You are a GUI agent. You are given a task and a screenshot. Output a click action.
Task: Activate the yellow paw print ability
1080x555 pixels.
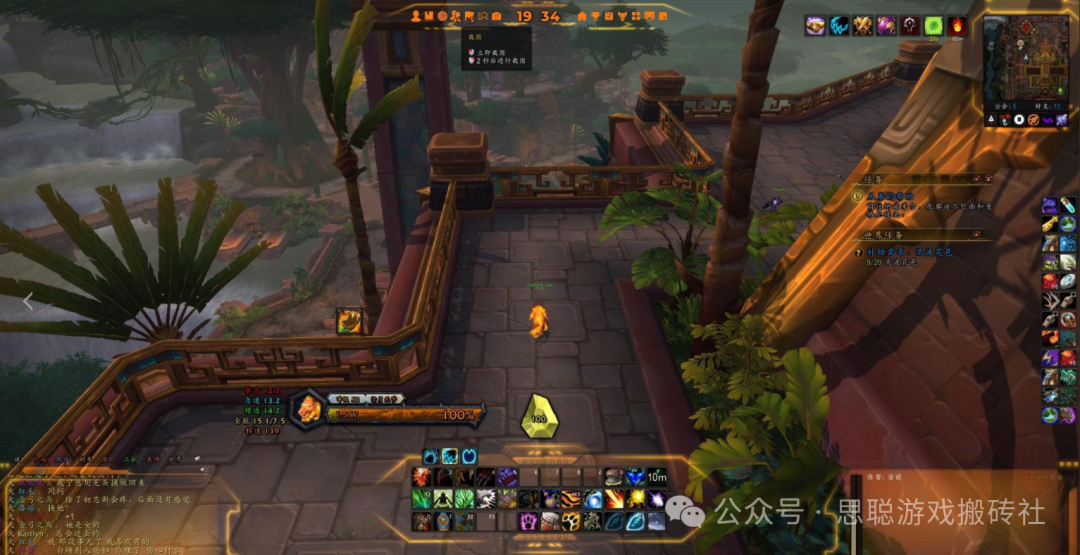click(571, 521)
